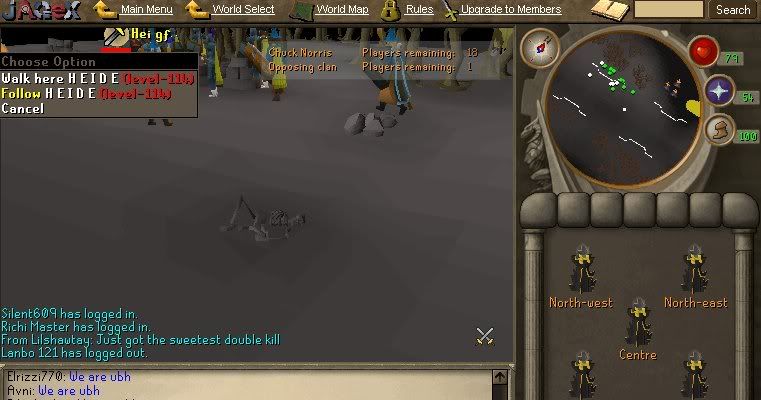Open the book icon beside search box
Screen dimensions: 761x400
point(608,11)
